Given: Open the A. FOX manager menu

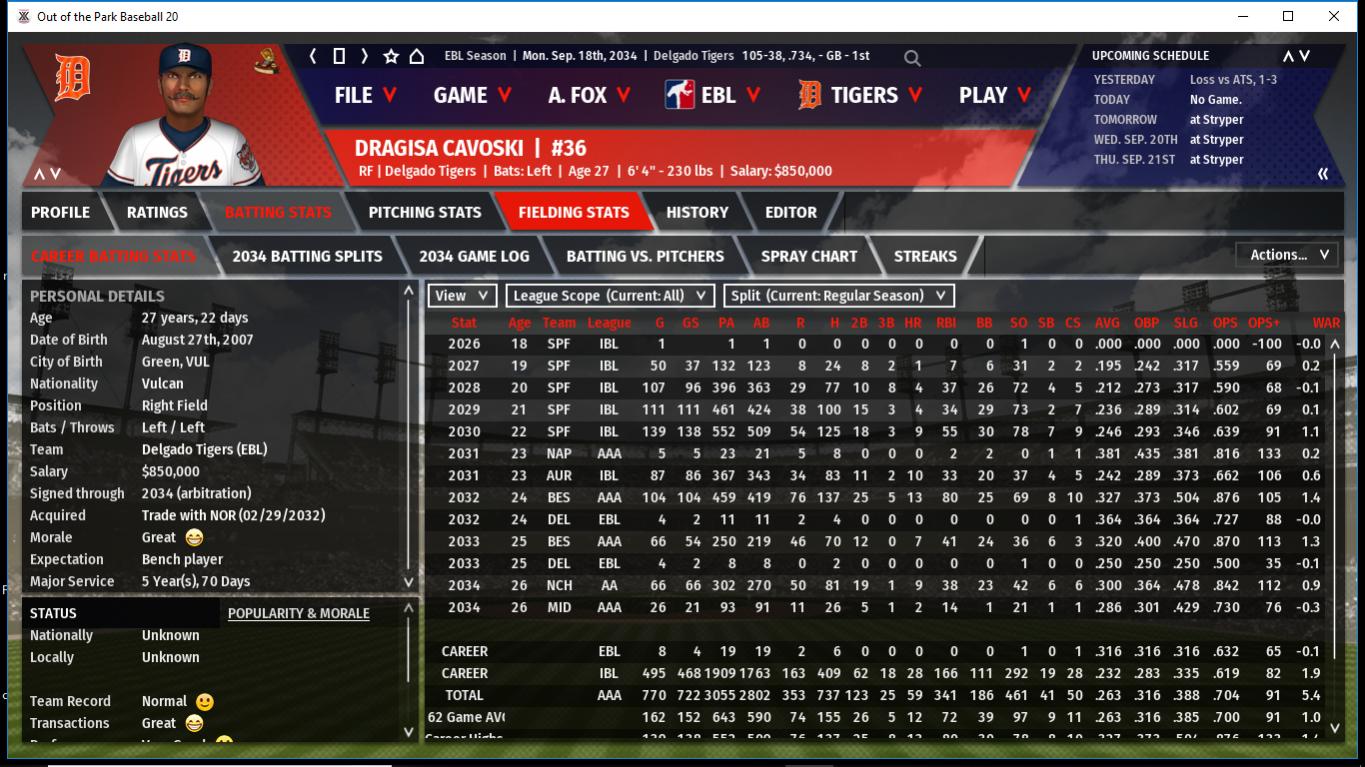Looking at the screenshot, I should coord(589,95).
